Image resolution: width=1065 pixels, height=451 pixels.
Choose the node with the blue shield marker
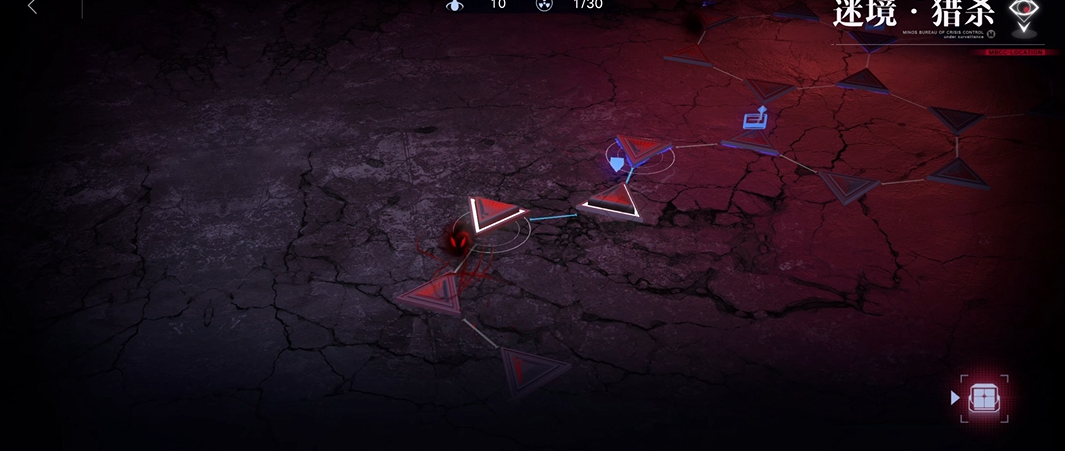coord(618,161)
